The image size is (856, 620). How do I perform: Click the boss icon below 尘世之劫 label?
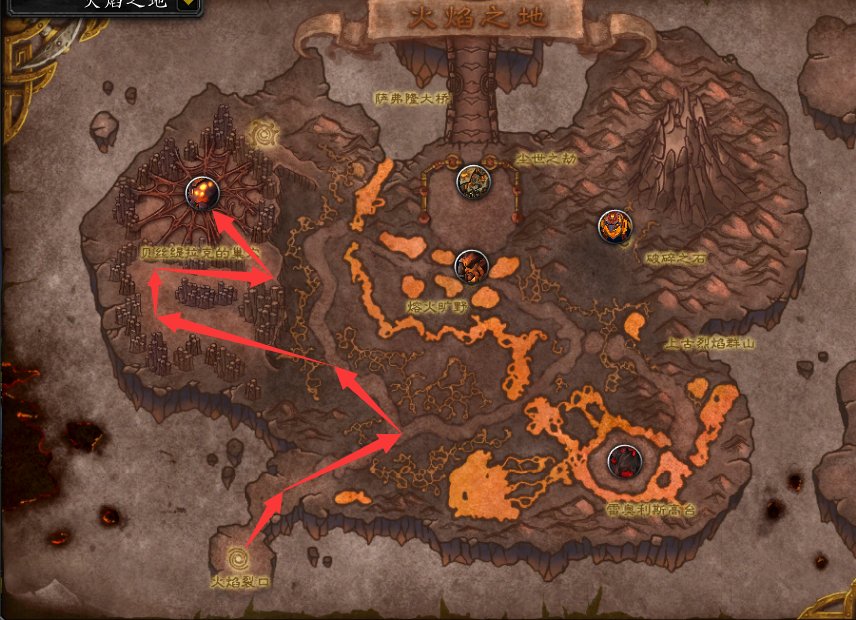coord(472,181)
